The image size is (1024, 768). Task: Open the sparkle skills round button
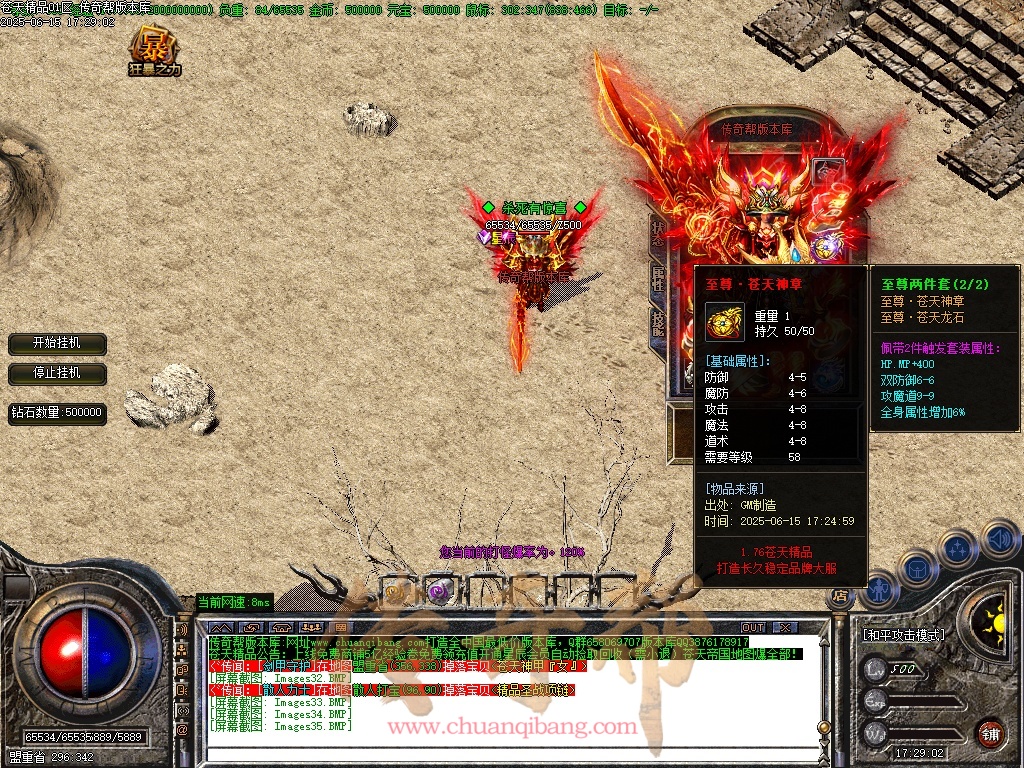[x=958, y=549]
